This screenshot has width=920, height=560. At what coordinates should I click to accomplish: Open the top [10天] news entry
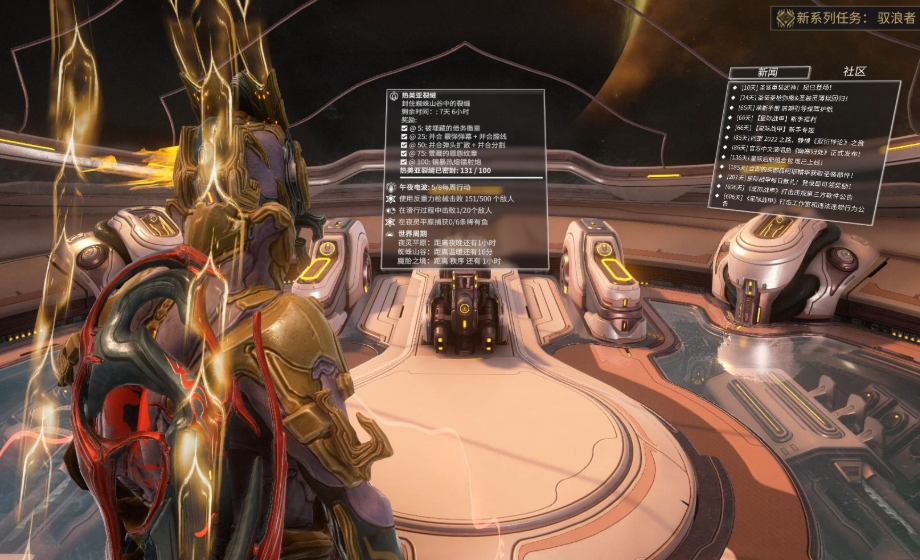(x=781, y=88)
